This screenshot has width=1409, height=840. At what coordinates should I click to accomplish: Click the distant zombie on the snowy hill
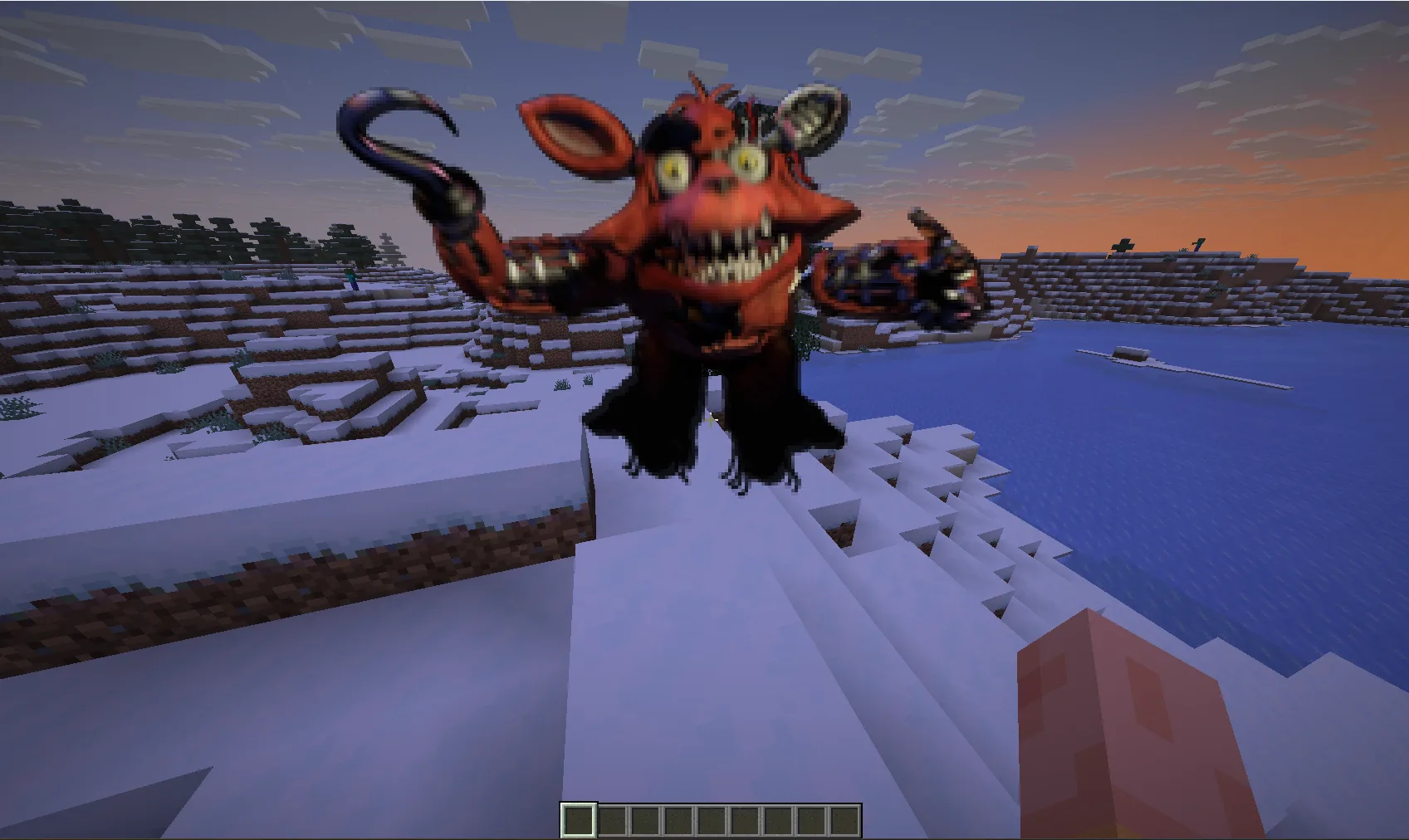(x=353, y=278)
